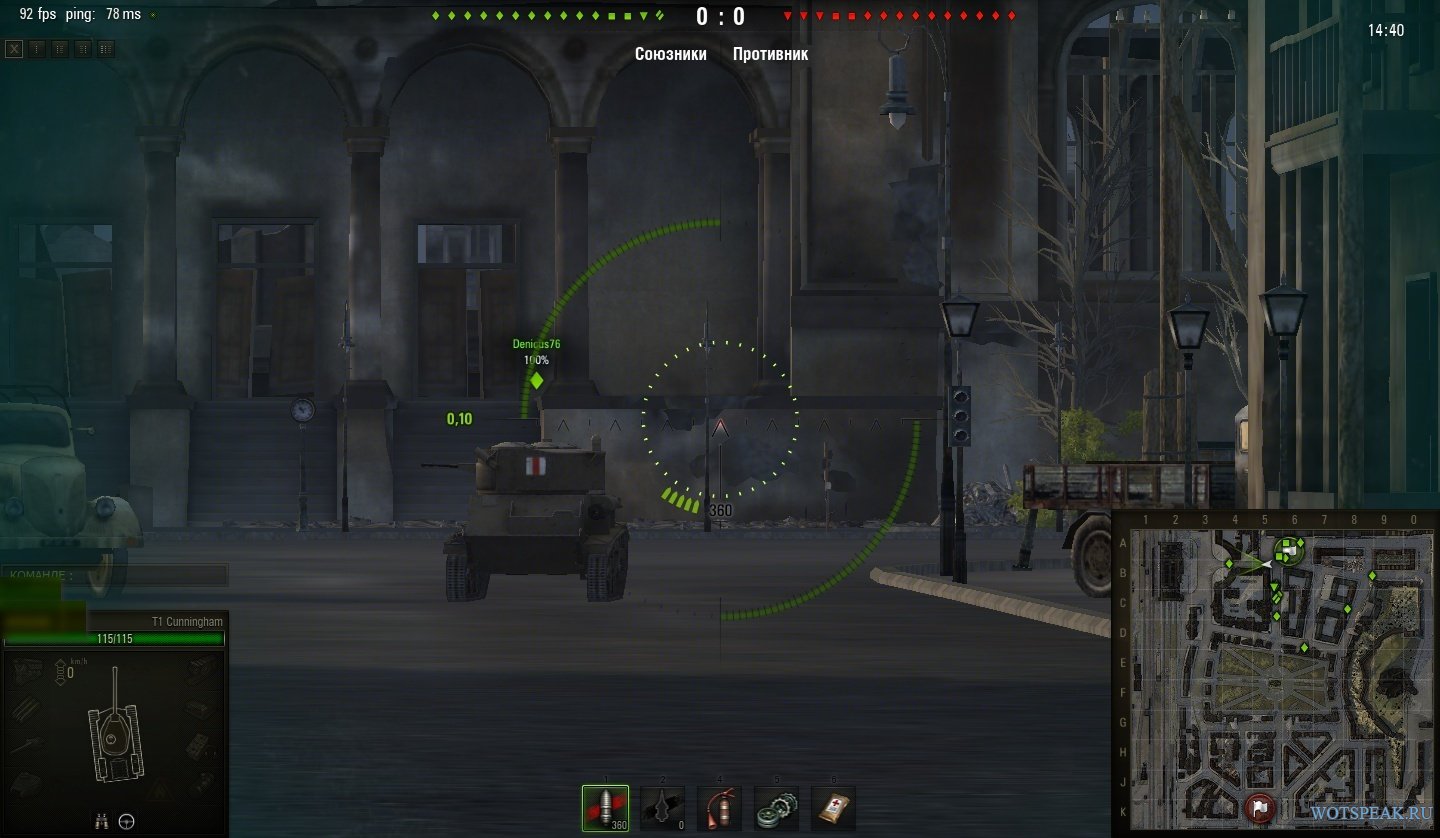Activate the repair kit gears consumable

[776, 808]
